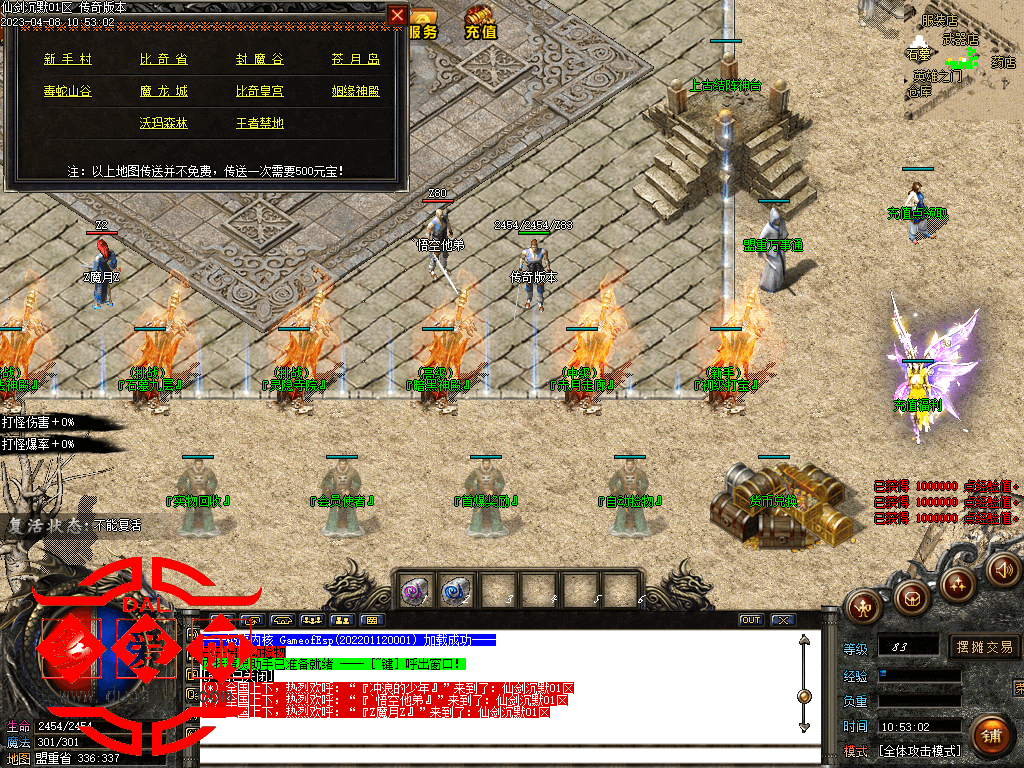Go to 魔龙城
Viewport: 1024px width, 768px height.
click(163, 91)
